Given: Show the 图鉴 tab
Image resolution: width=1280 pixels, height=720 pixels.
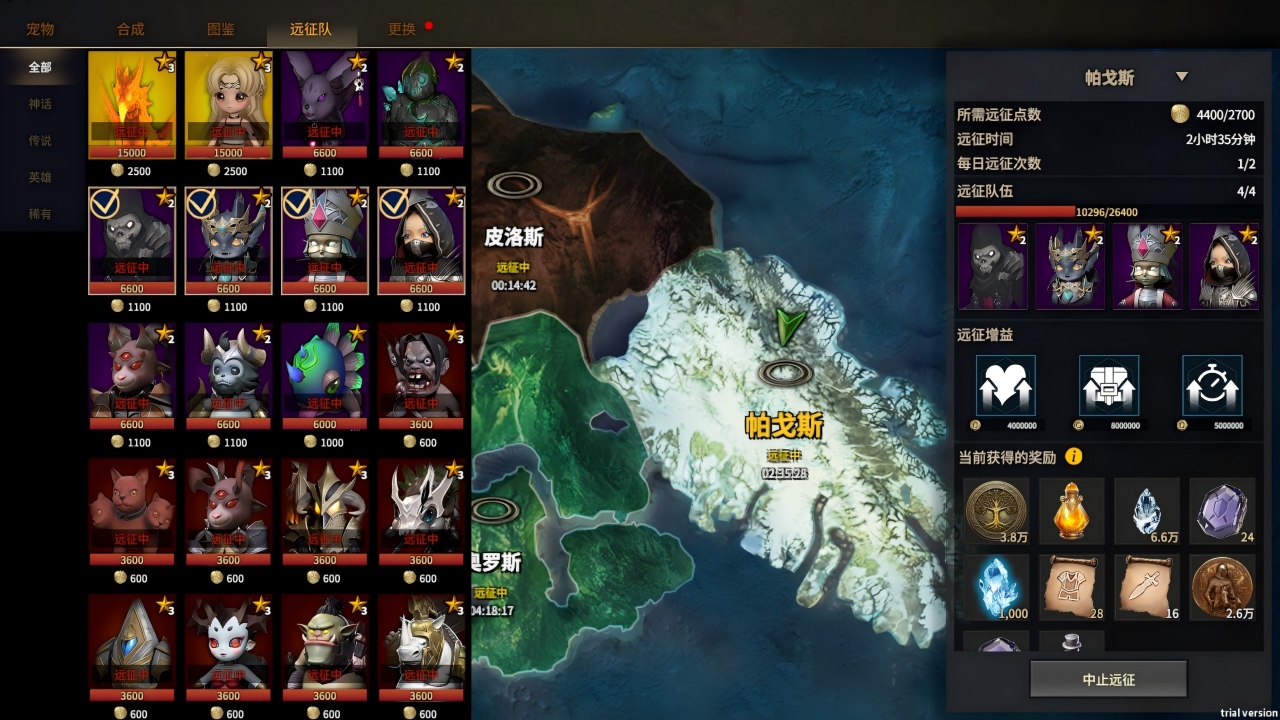Looking at the screenshot, I should click(x=221, y=29).
